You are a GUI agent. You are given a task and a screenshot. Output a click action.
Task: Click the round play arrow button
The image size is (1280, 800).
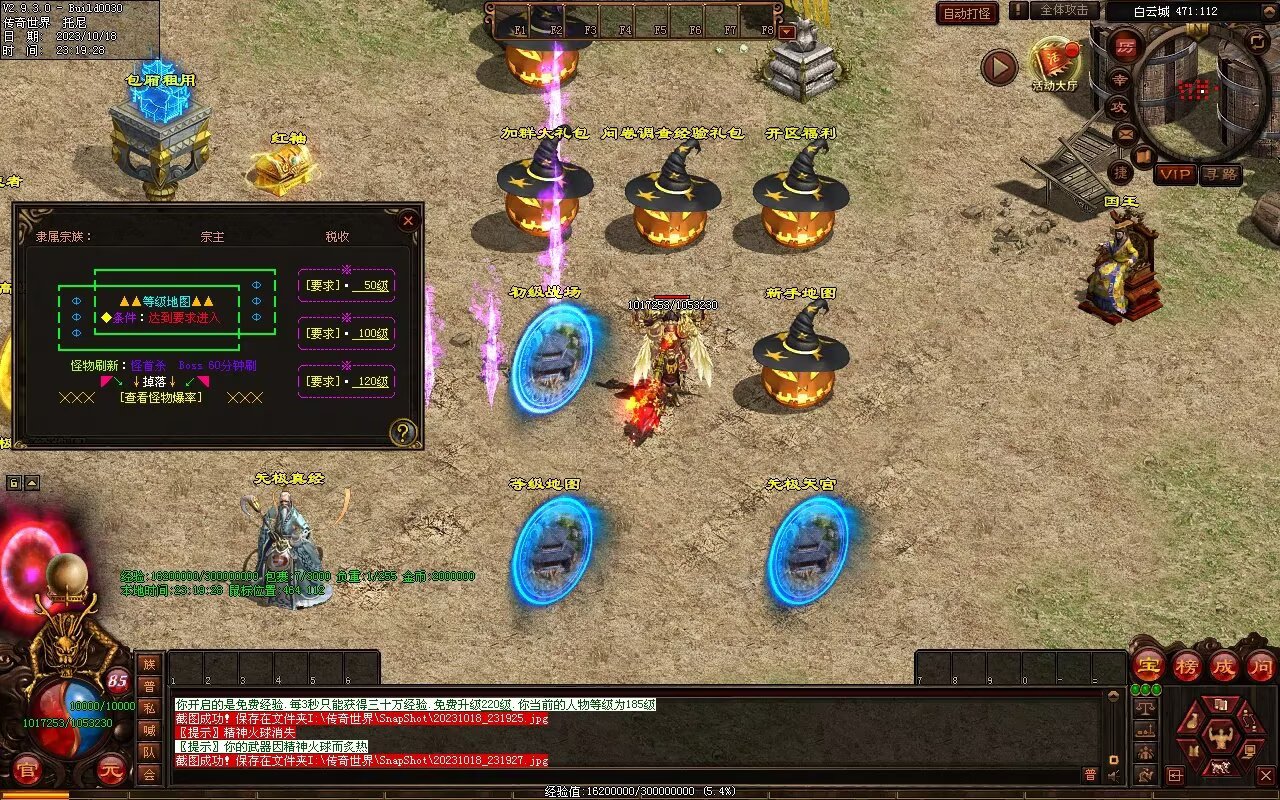tap(998, 67)
